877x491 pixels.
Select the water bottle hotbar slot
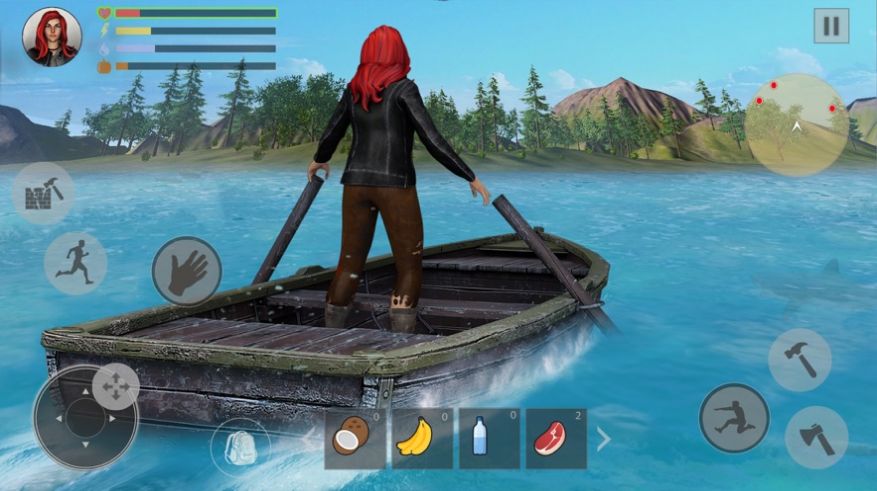click(489, 439)
